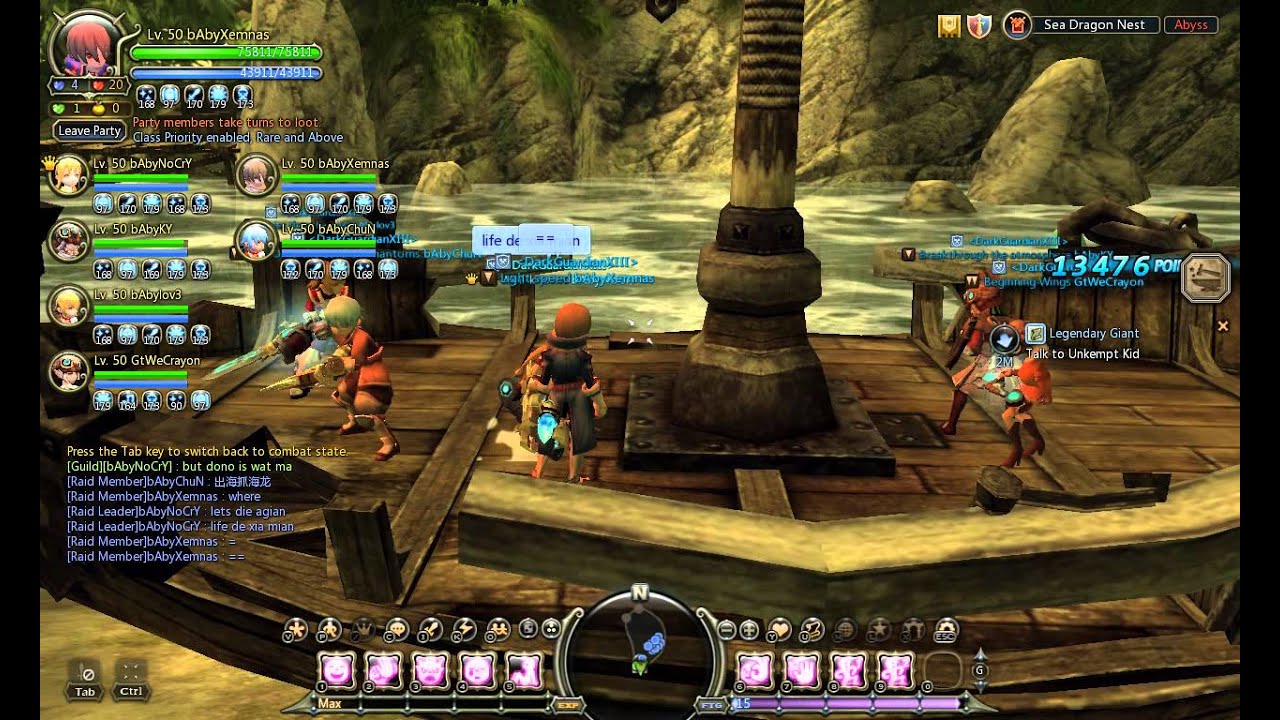
Task: Open the heart icon menu
Action: (779, 630)
